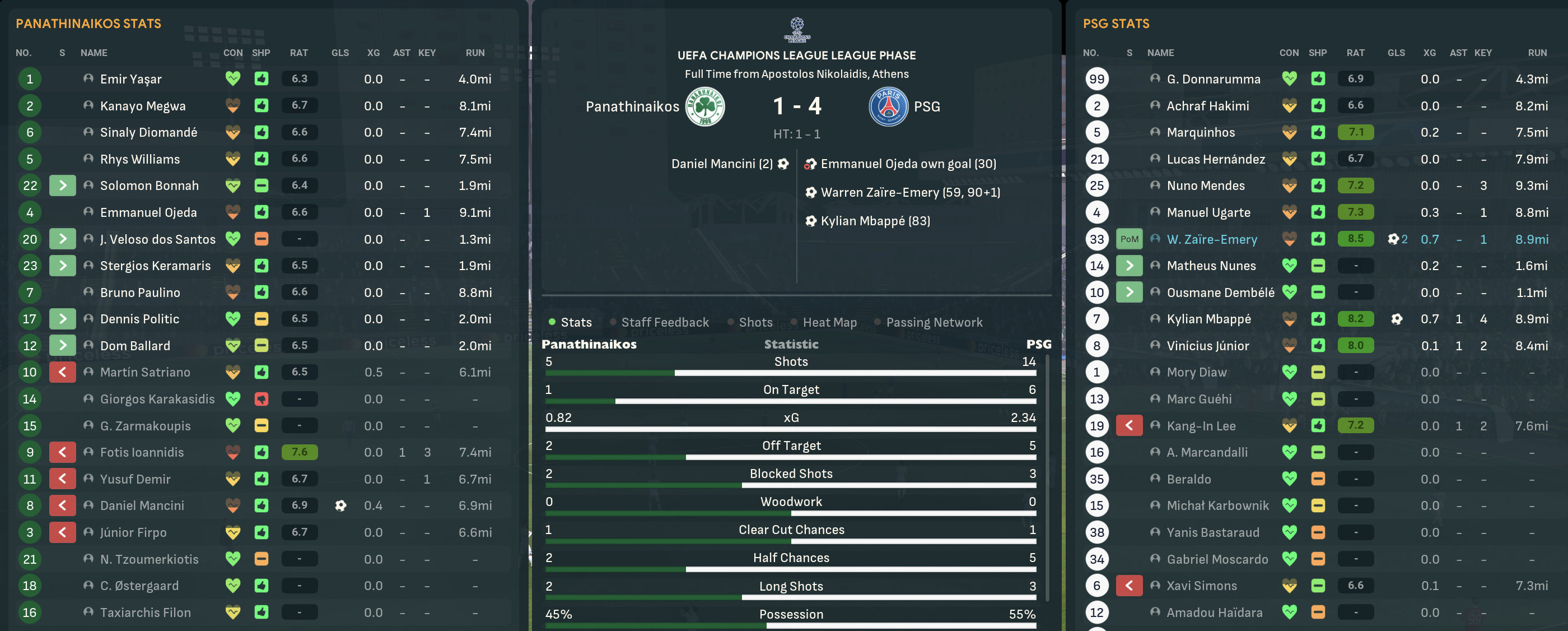The image size is (1568, 631).
Task: Switch to the Staff Feedback tab
Action: pos(664,322)
